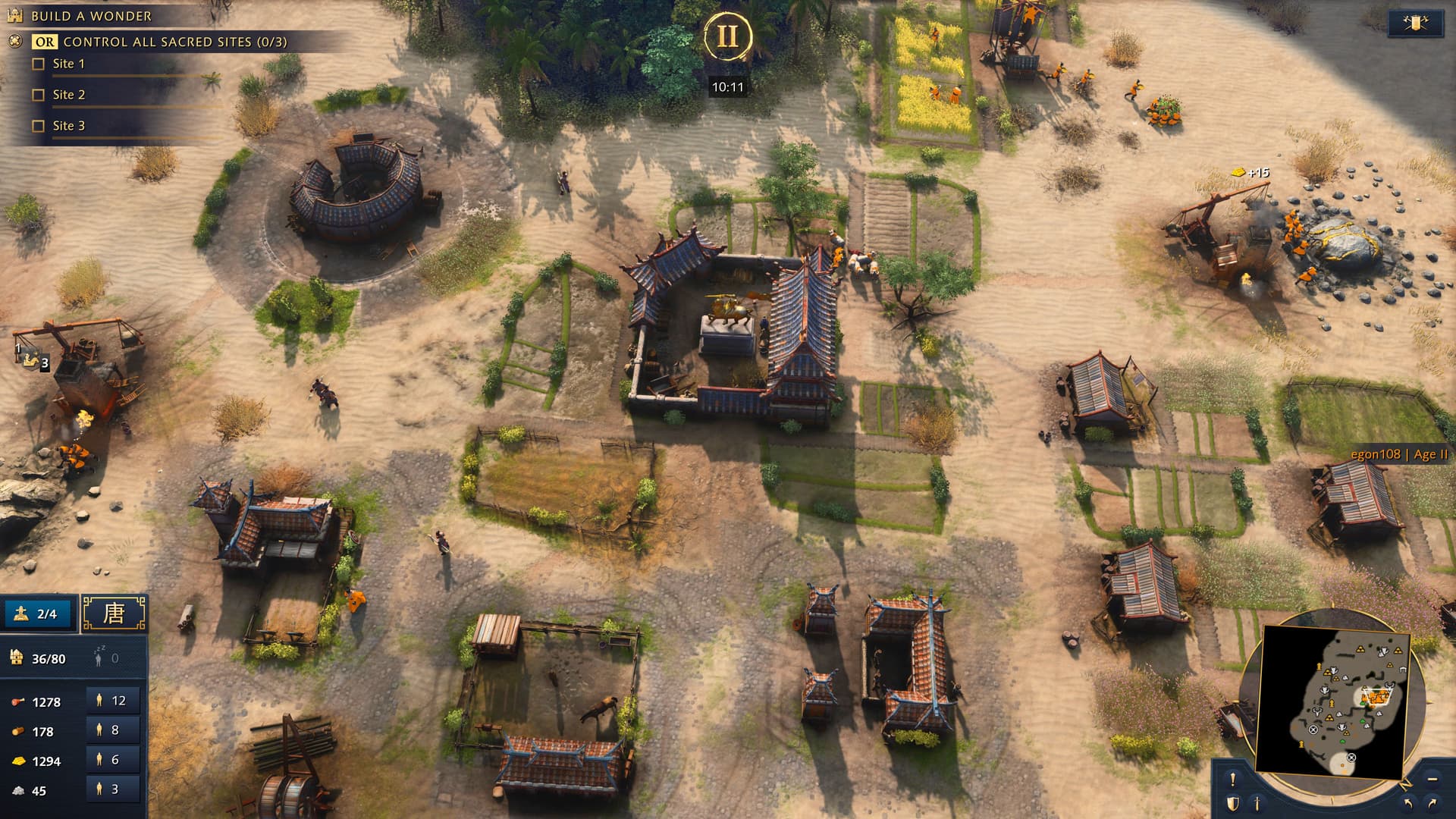Image resolution: width=1456 pixels, height=819 pixels.
Task: Click the gold resource bar icon
Action: pyautogui.click(x=19, y=761)
